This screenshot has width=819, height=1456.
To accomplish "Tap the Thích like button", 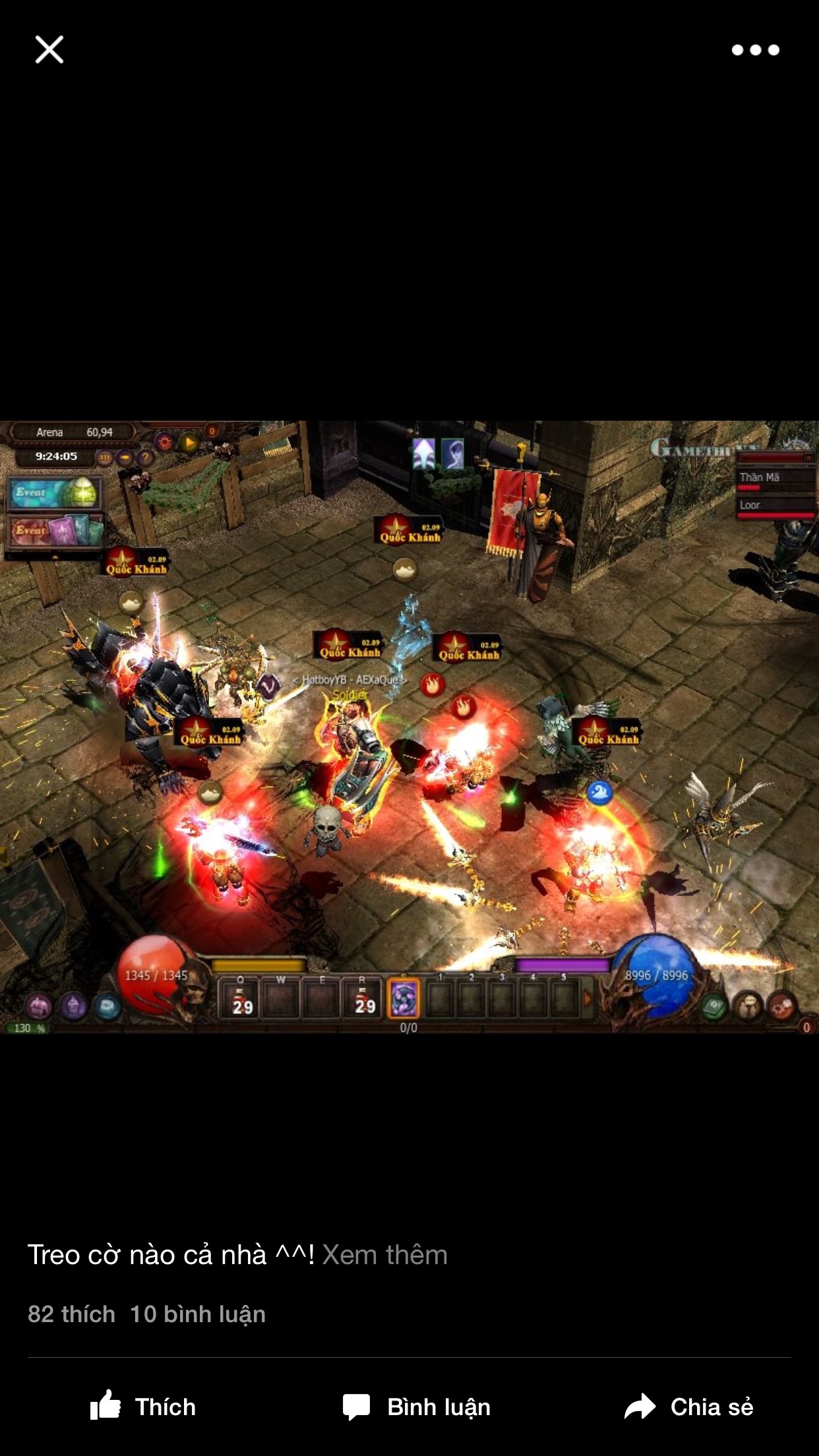I will [x=143, y=1407].
